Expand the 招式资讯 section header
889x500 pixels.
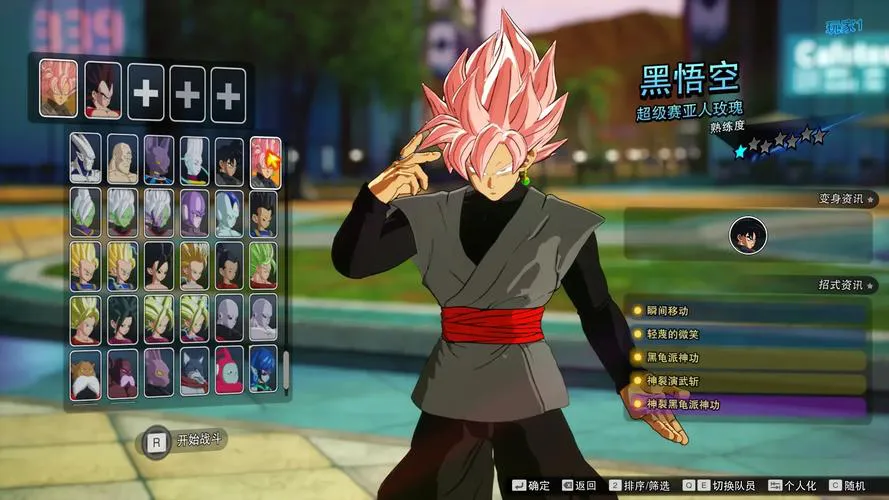point(840,285)
